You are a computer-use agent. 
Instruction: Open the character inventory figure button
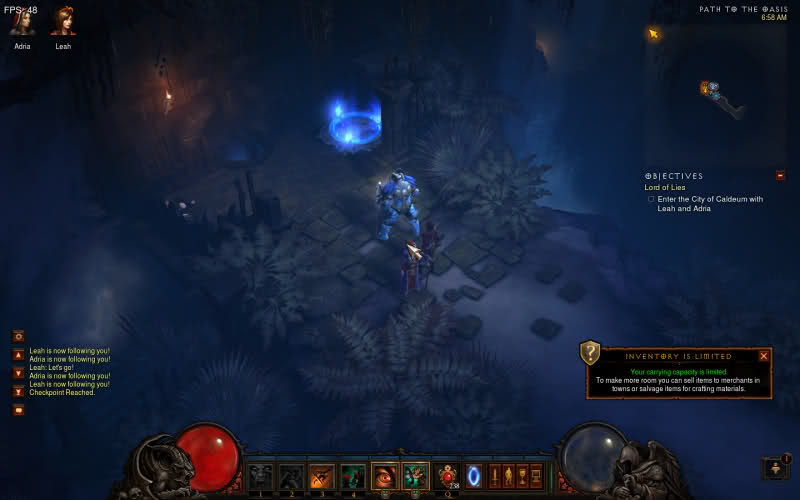point(507,476)
